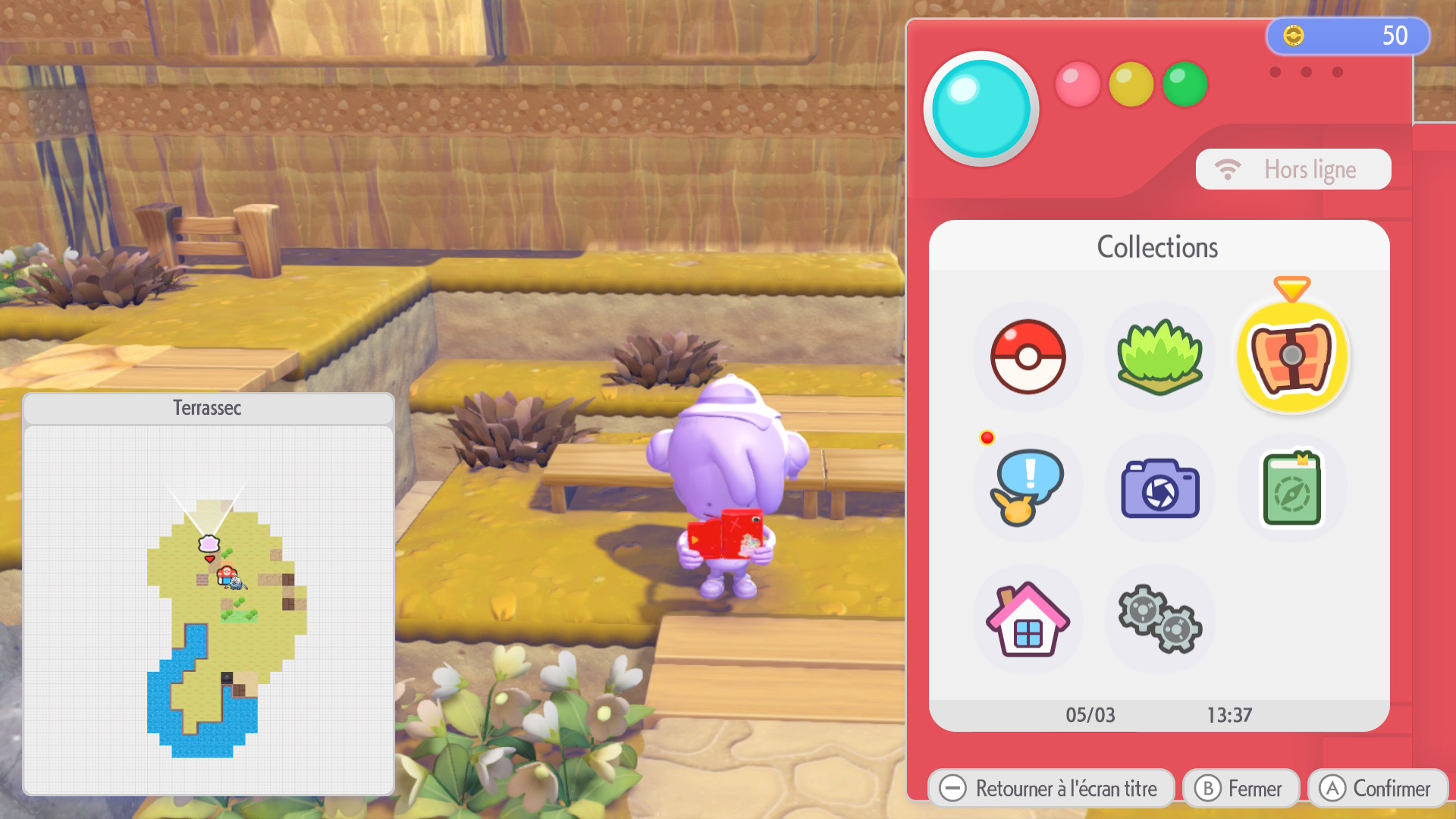The height and width of the screenshot is (819, 1456).
Task: Open the Poké Ball icon in Collections
Action: [1028, 356]
